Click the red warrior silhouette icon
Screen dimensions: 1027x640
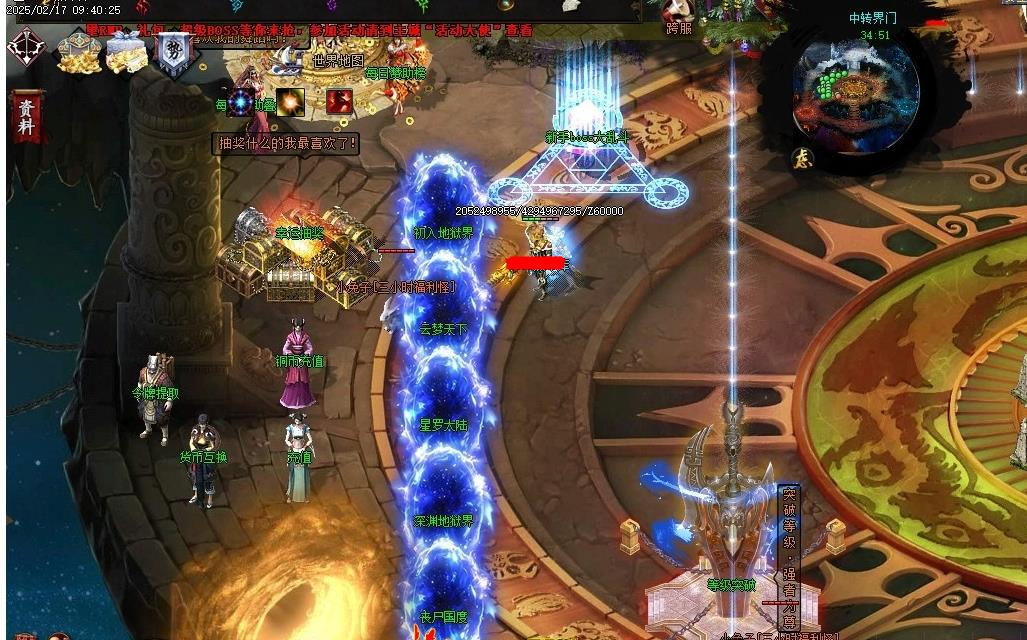pos(339,101)
